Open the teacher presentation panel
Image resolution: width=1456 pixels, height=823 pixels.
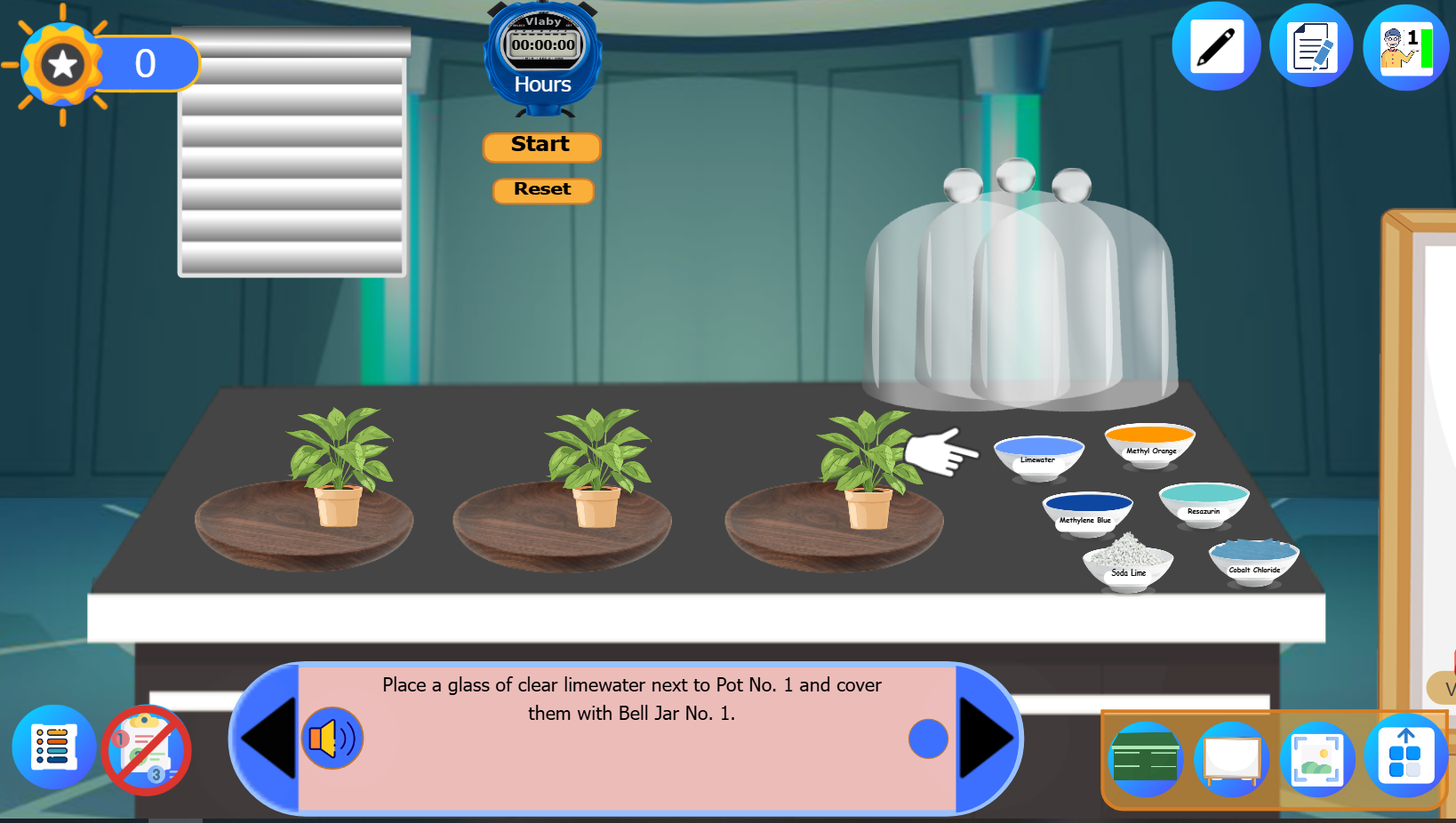(x=1404, y=44)
